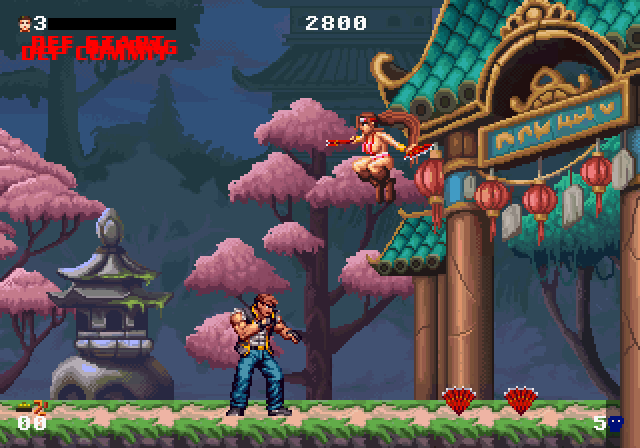This screenshot has width=640, height=448.
Task: Select the blue mask icon beside the 5
Action: tap(616, 423)
